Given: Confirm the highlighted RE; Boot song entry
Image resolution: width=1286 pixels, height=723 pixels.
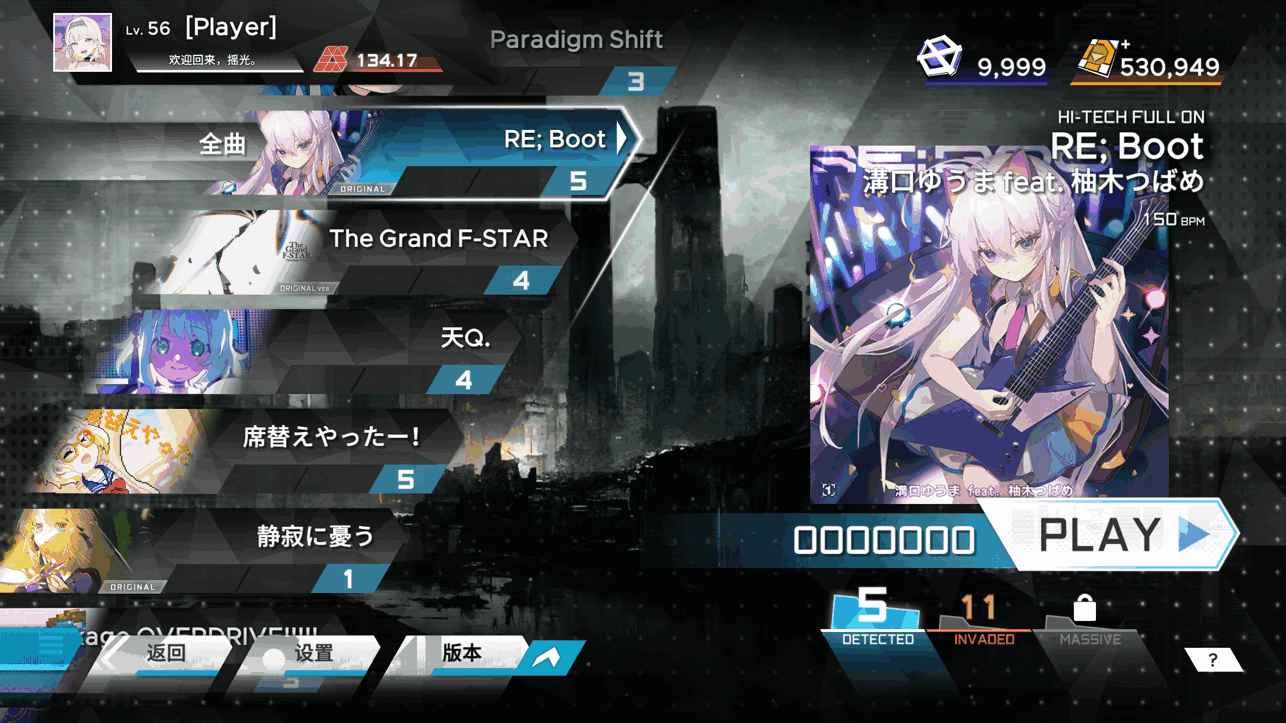Looking at the screenshot, I should click(x=554, y=140).
